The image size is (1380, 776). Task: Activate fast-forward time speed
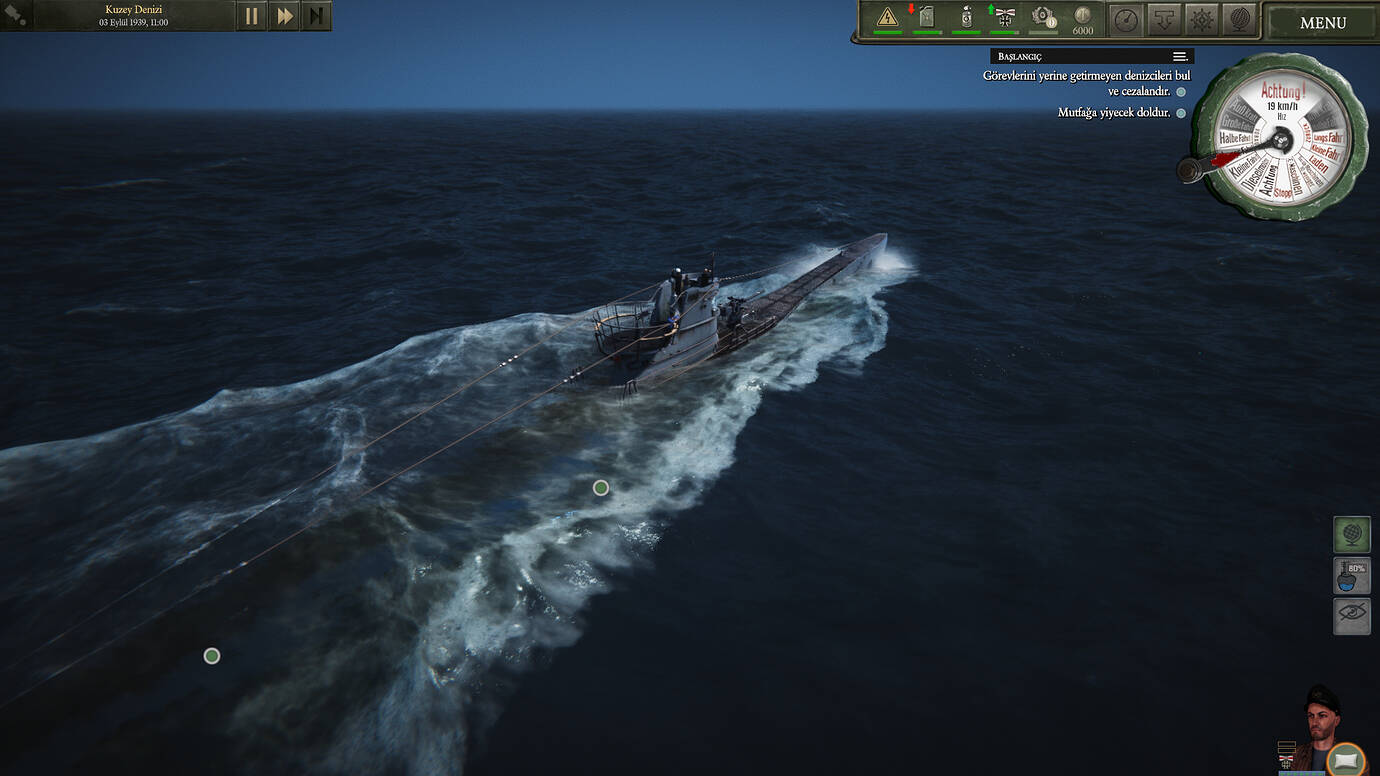coord(284,16)
